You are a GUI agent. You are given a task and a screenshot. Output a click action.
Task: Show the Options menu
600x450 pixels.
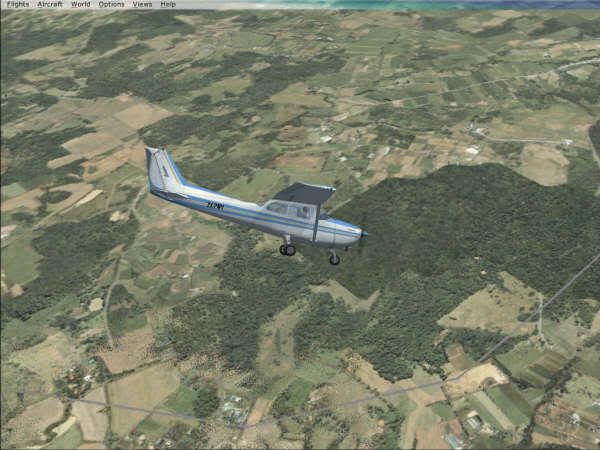(x=112, y=4)
